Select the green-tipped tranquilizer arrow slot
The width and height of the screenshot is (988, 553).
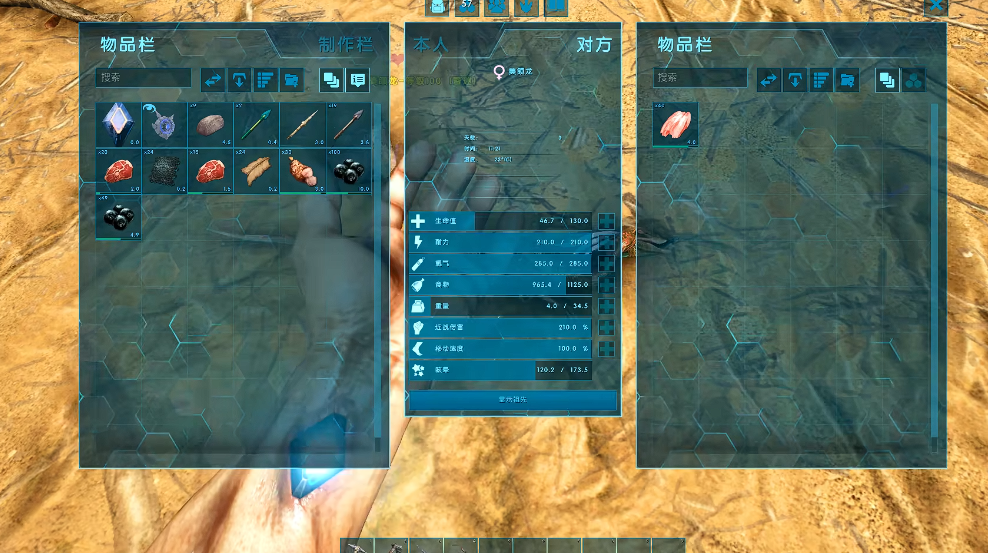(256, 125)
